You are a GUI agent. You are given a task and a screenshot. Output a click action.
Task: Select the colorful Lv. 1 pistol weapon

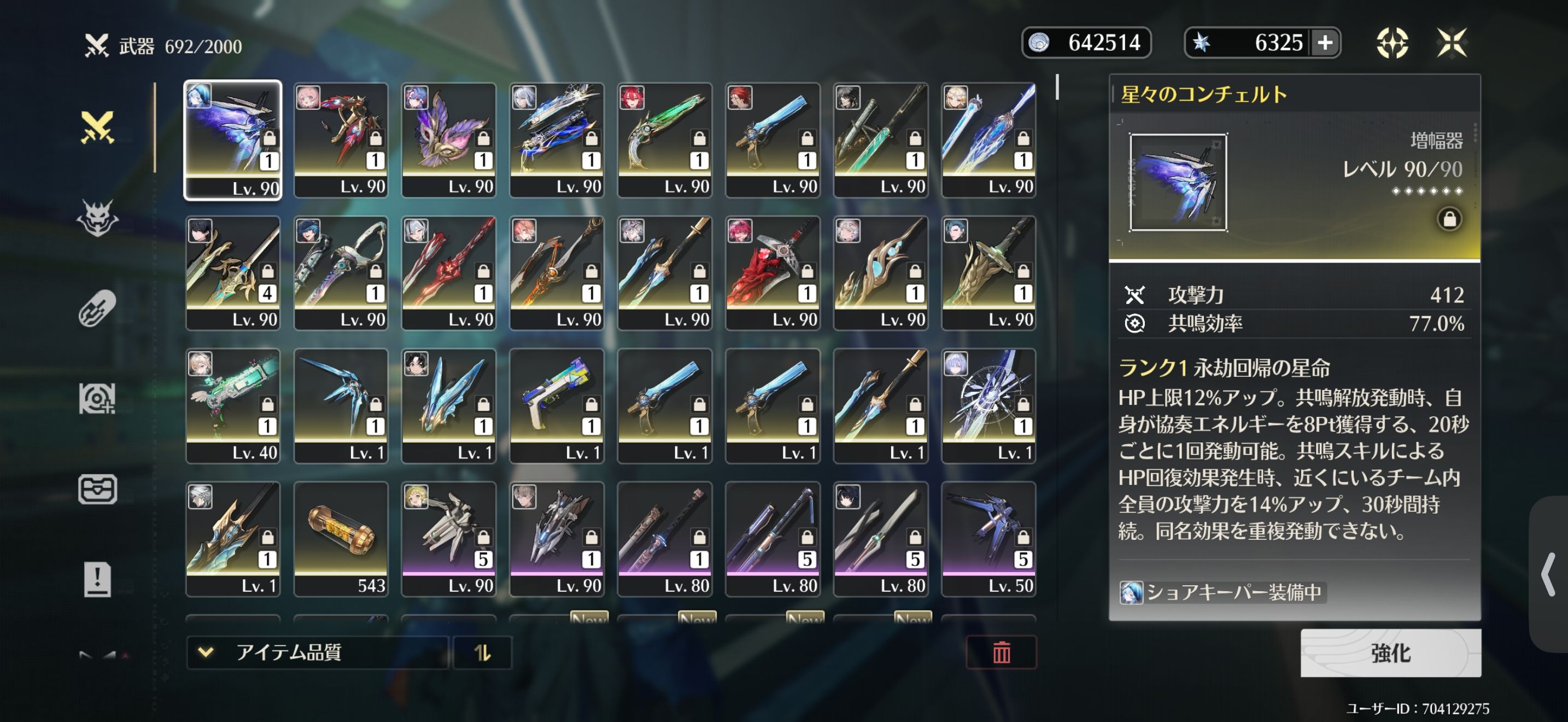[557, 405]
